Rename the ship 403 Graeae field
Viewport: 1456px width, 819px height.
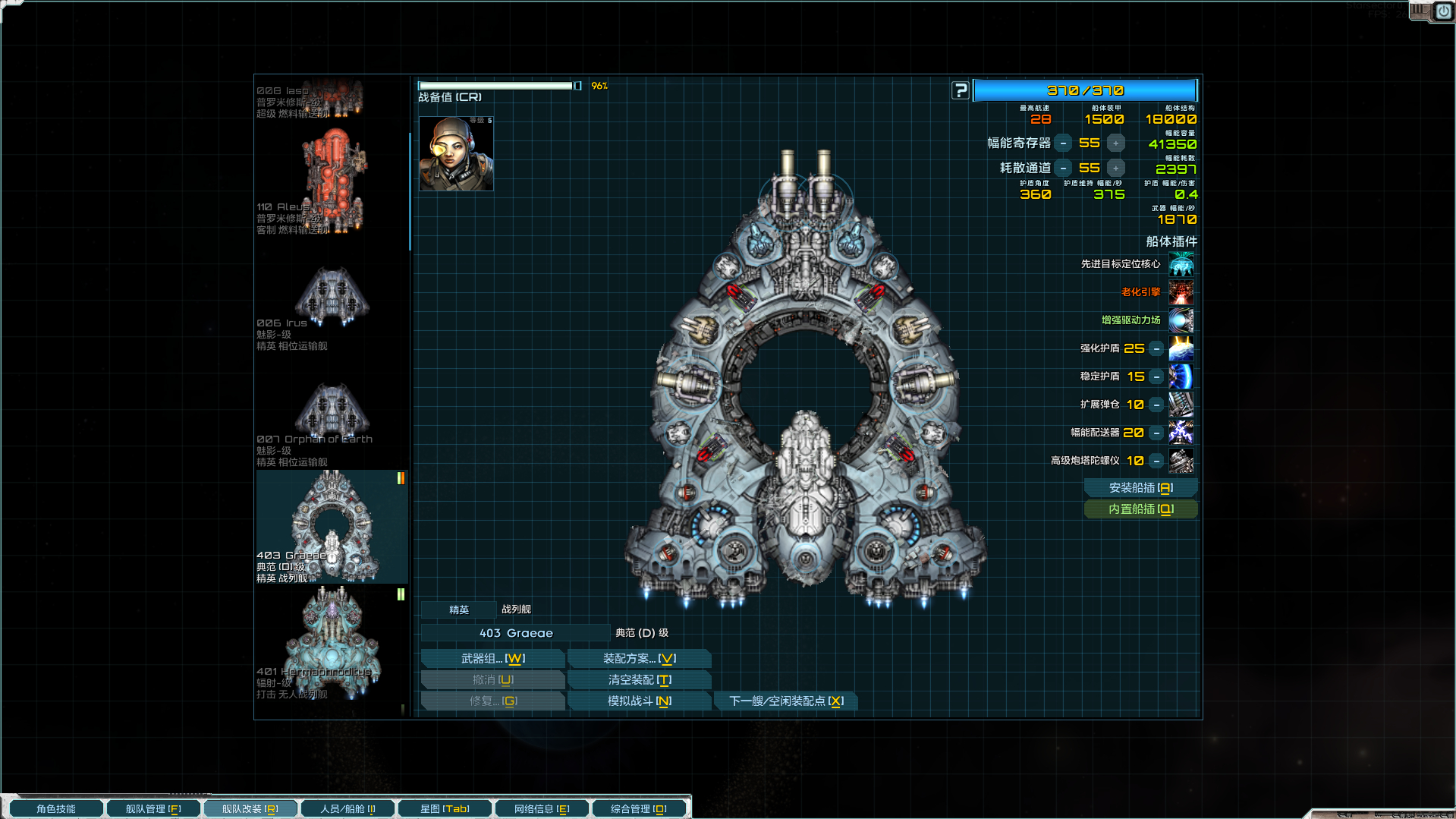click(x=516, y=633)
